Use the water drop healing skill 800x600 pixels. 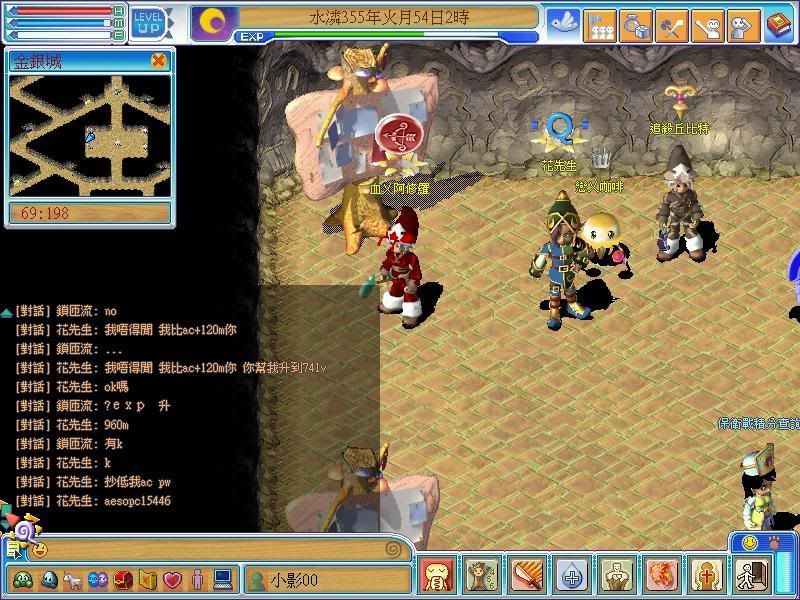click(x=569, y=576)
